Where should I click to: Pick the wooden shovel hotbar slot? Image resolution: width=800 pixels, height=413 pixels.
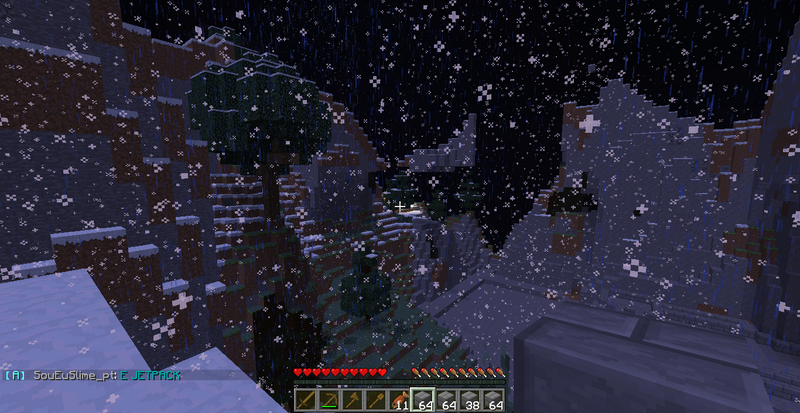coord(376,399)
